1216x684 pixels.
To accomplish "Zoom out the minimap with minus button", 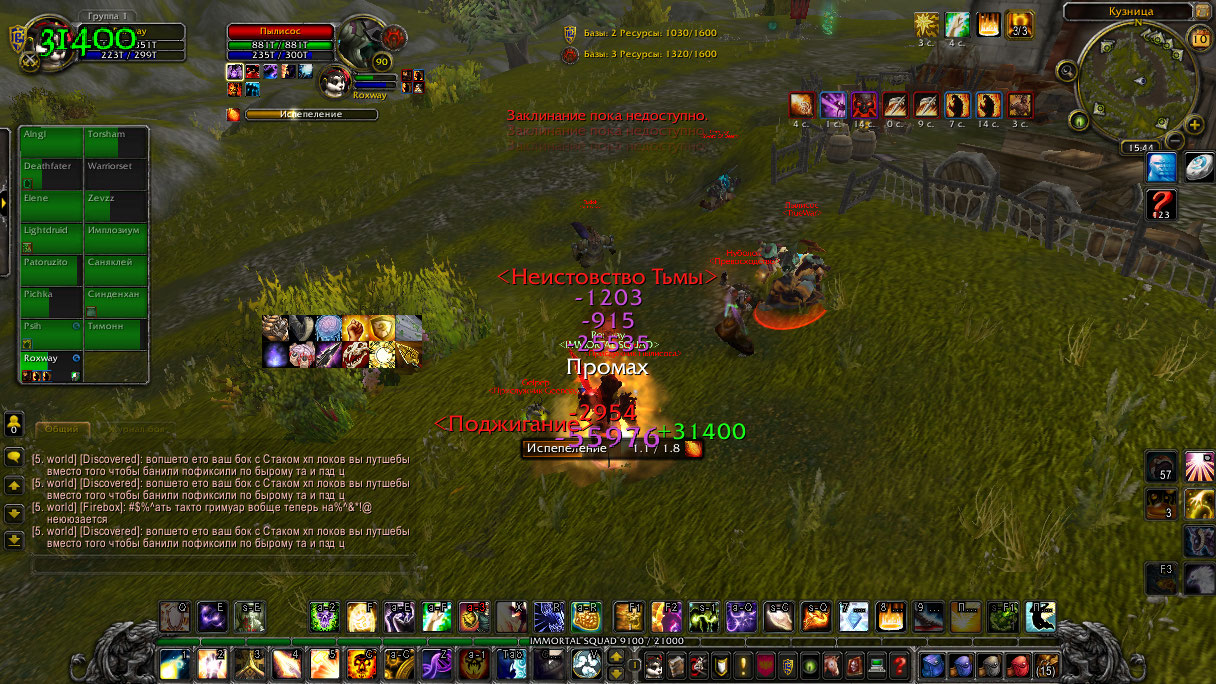I will tap(1175, 141).
